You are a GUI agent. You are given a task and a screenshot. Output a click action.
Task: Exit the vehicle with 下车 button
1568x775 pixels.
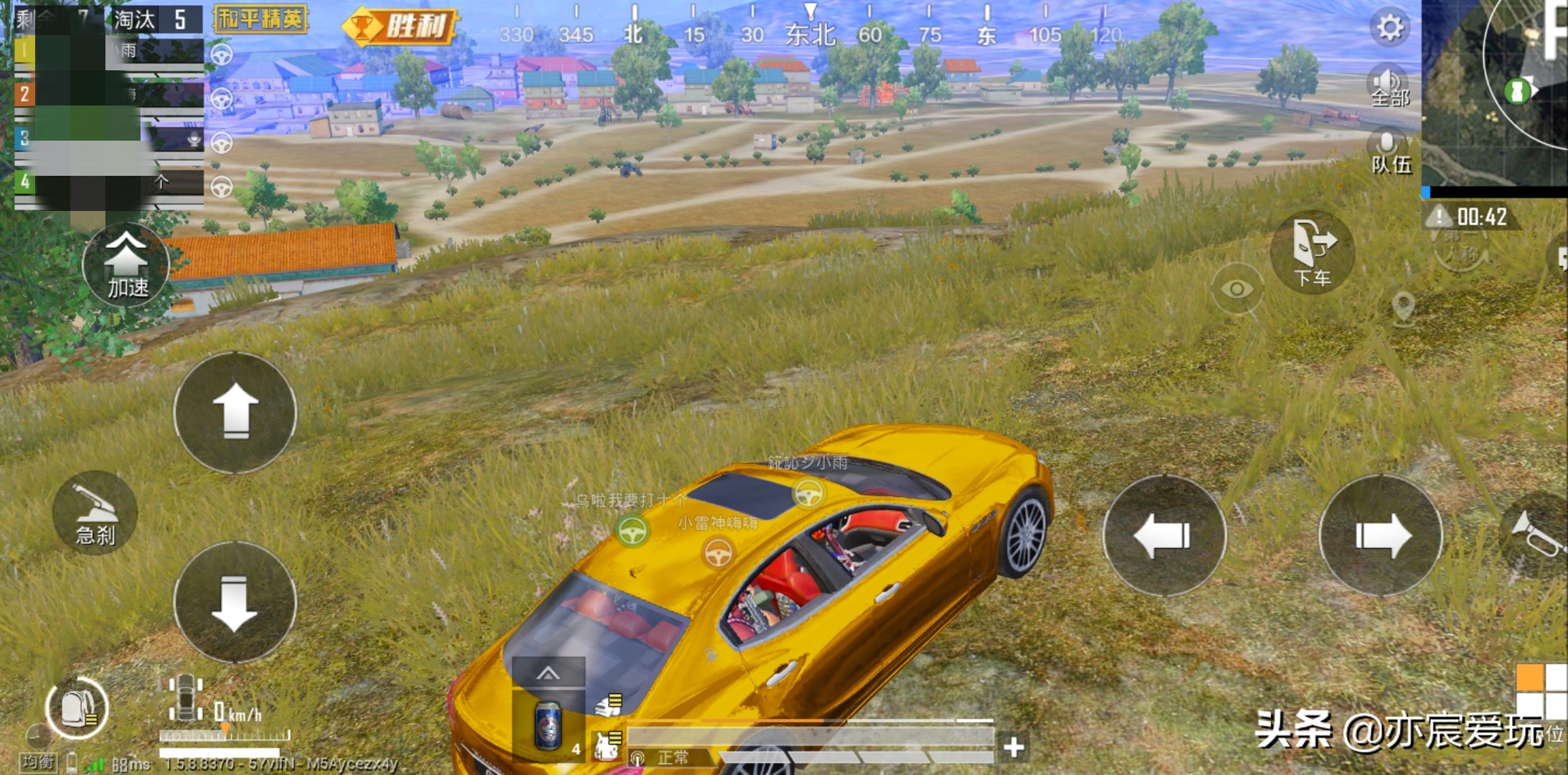click(x=1313, y=253)
